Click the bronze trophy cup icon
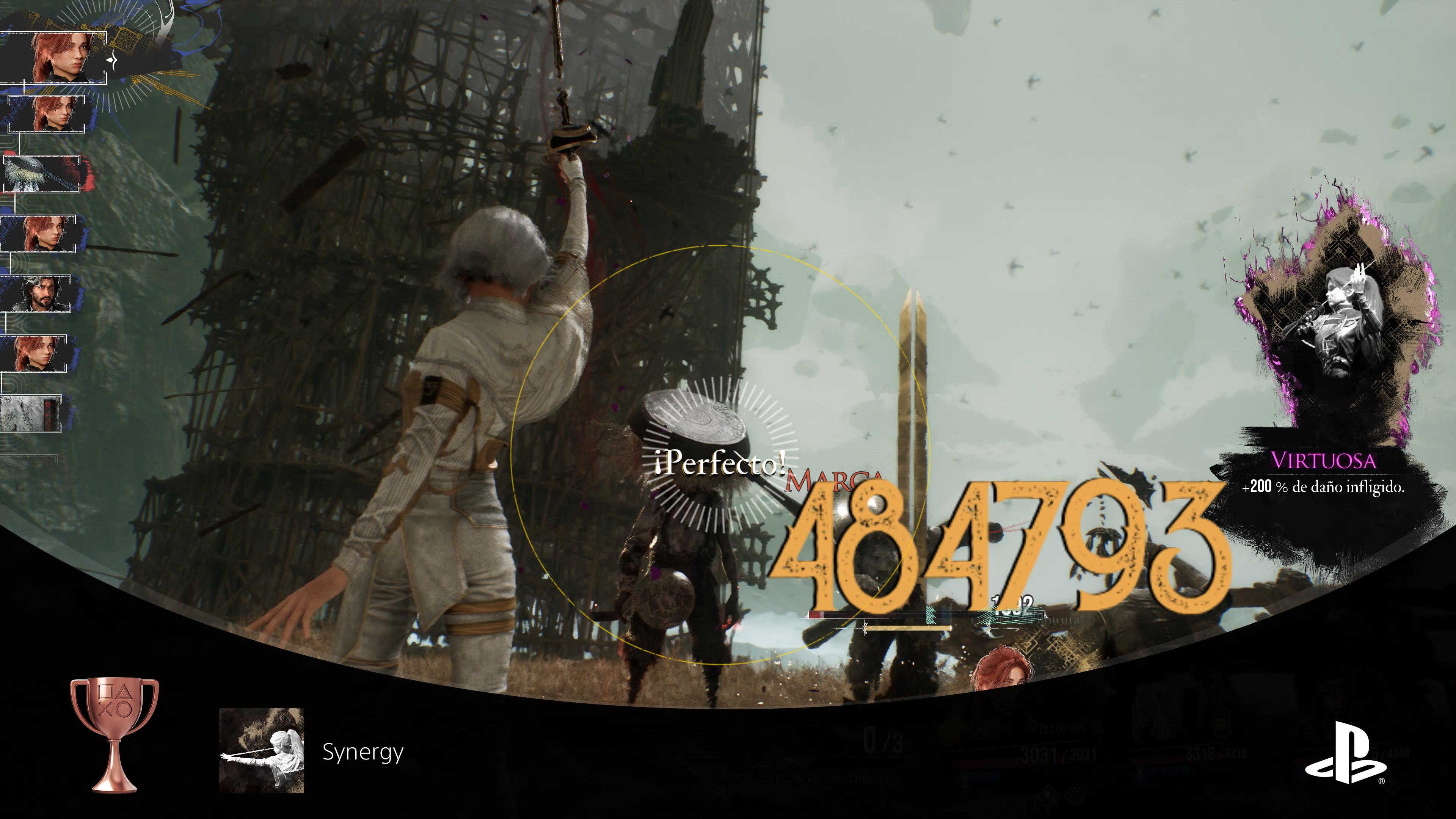This screenshot has width=1456, height=819. click(x=115, y=734)
